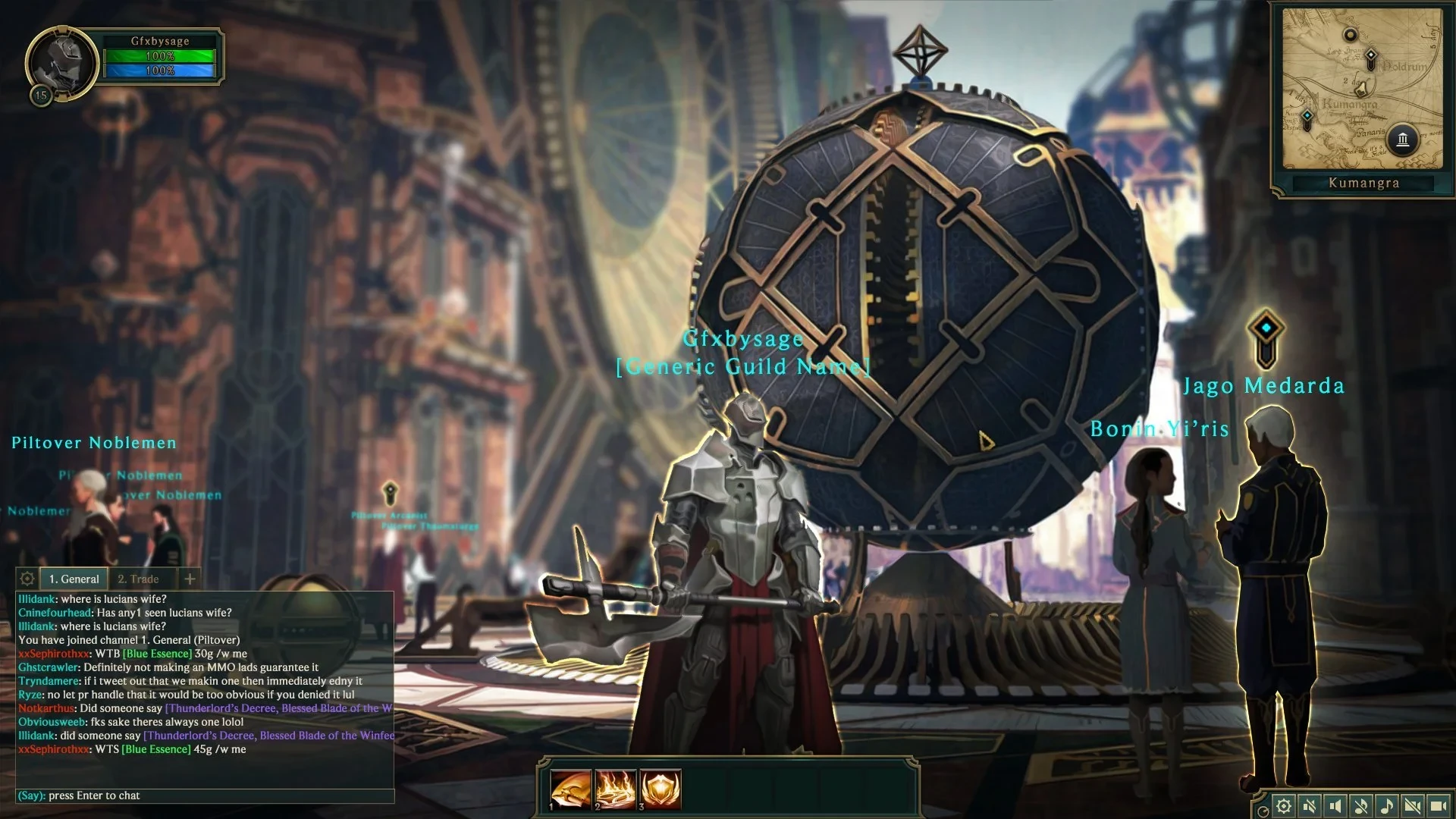Open the gear settings button
This screenshot has height=819, width=1456.
pyautogui.click(x=1283, y=805)
